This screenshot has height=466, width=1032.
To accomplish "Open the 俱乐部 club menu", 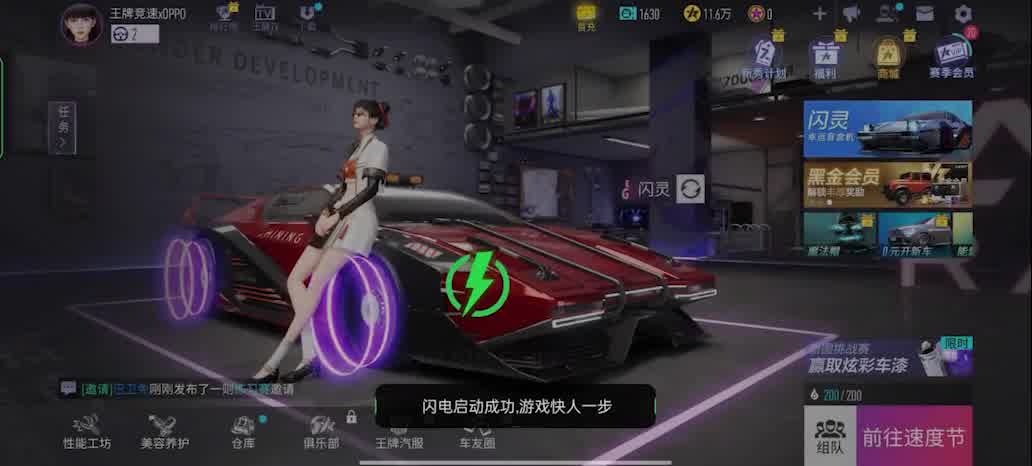I will (x=321, y=430).
